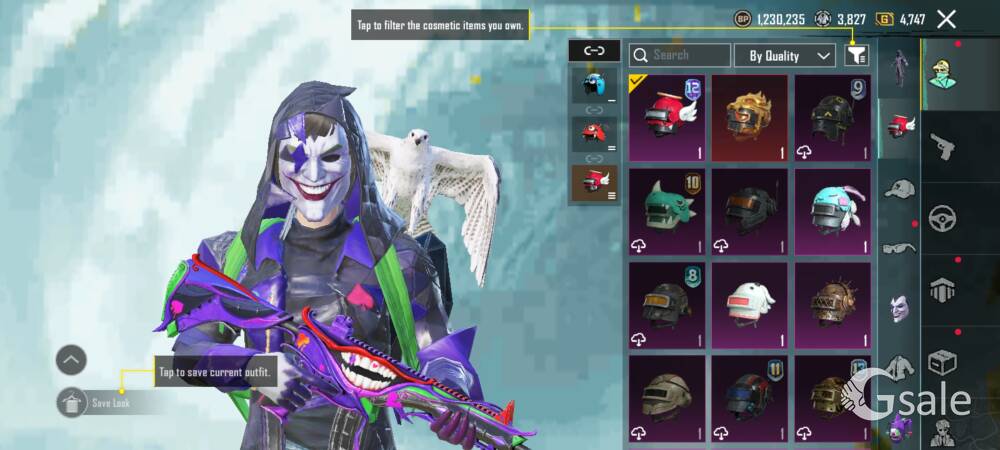
Task: Open the character outfit category
Action: [x=941, y=75]
